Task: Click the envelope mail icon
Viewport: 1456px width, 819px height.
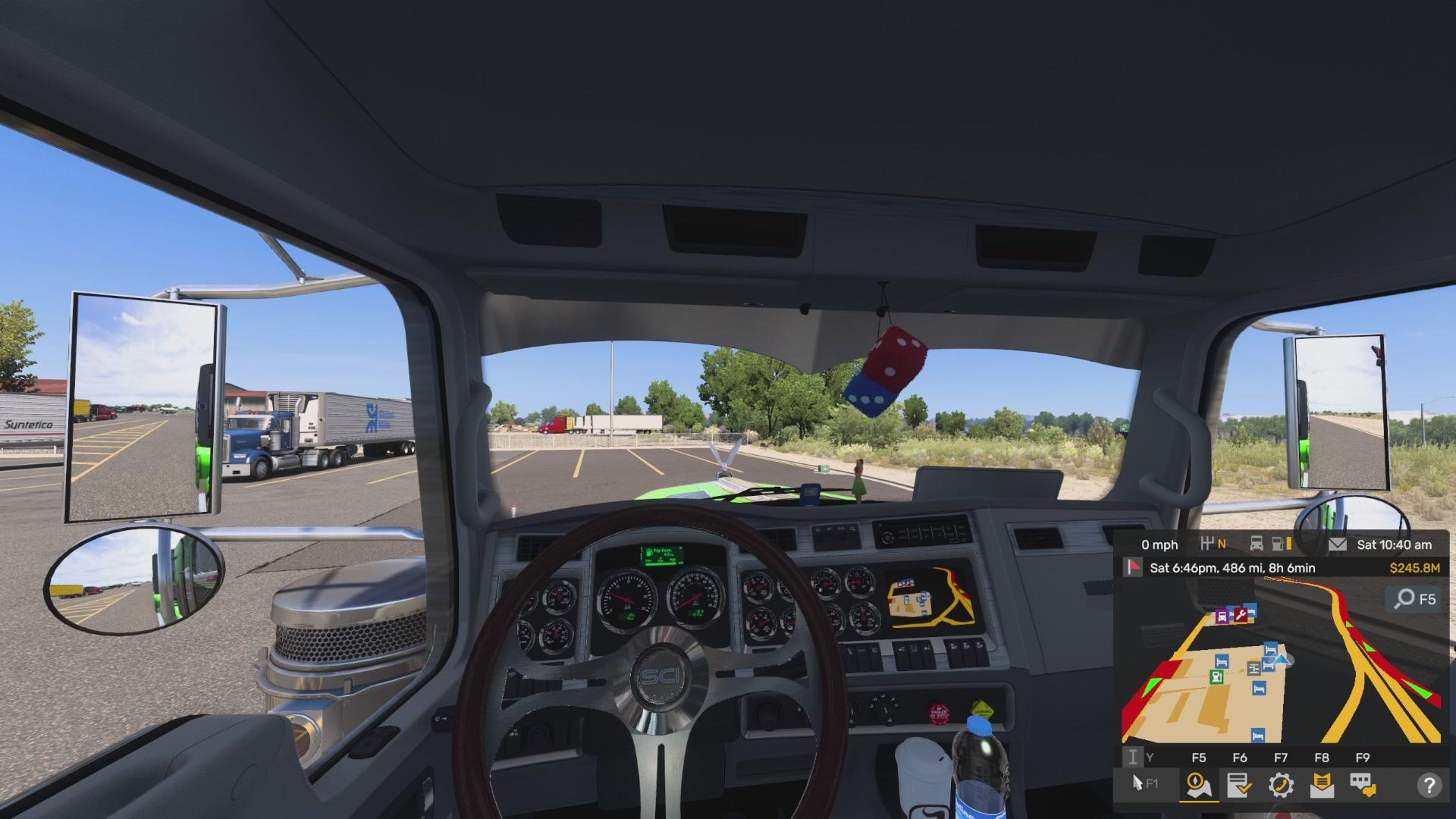Action: coord(1338,544)
